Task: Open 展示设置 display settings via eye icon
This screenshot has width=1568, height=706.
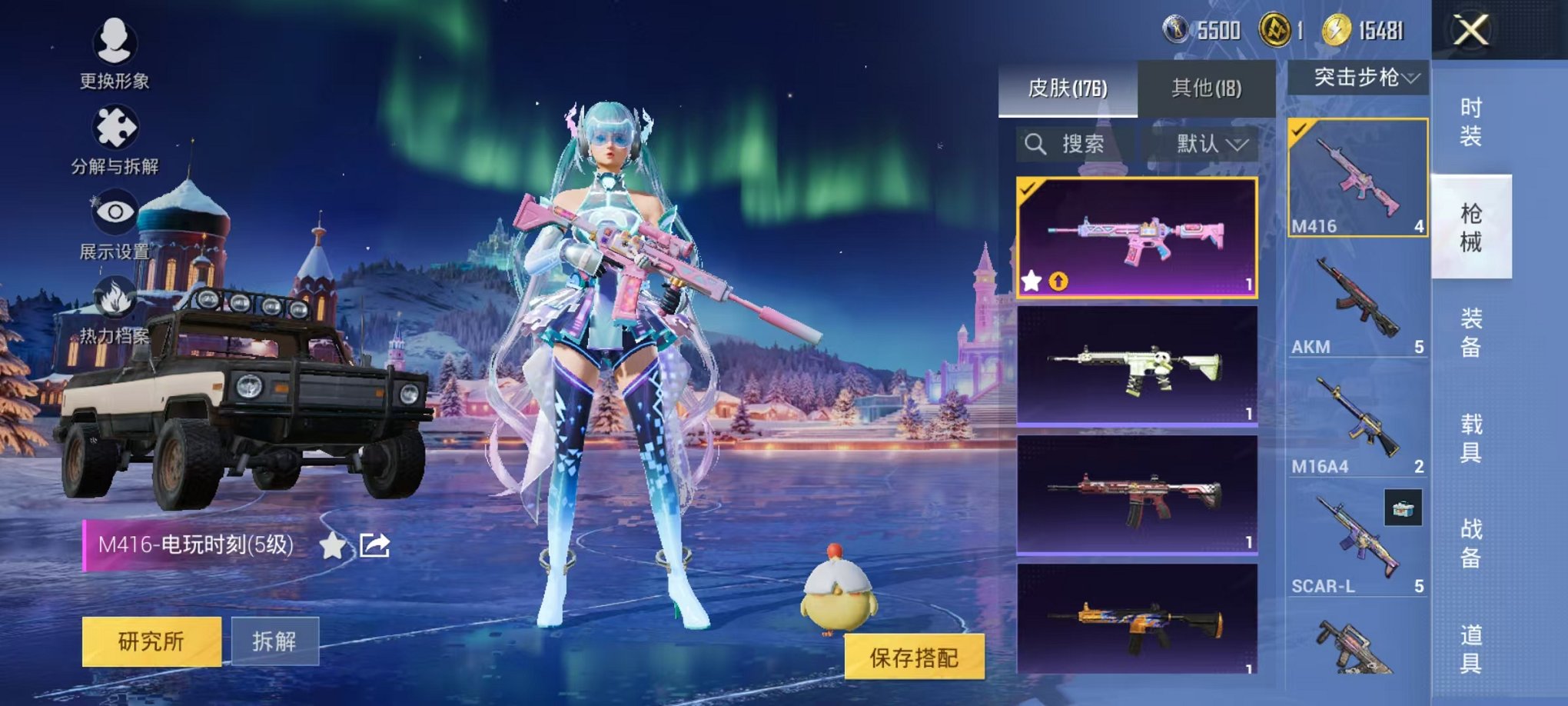Action: point(116,210)
